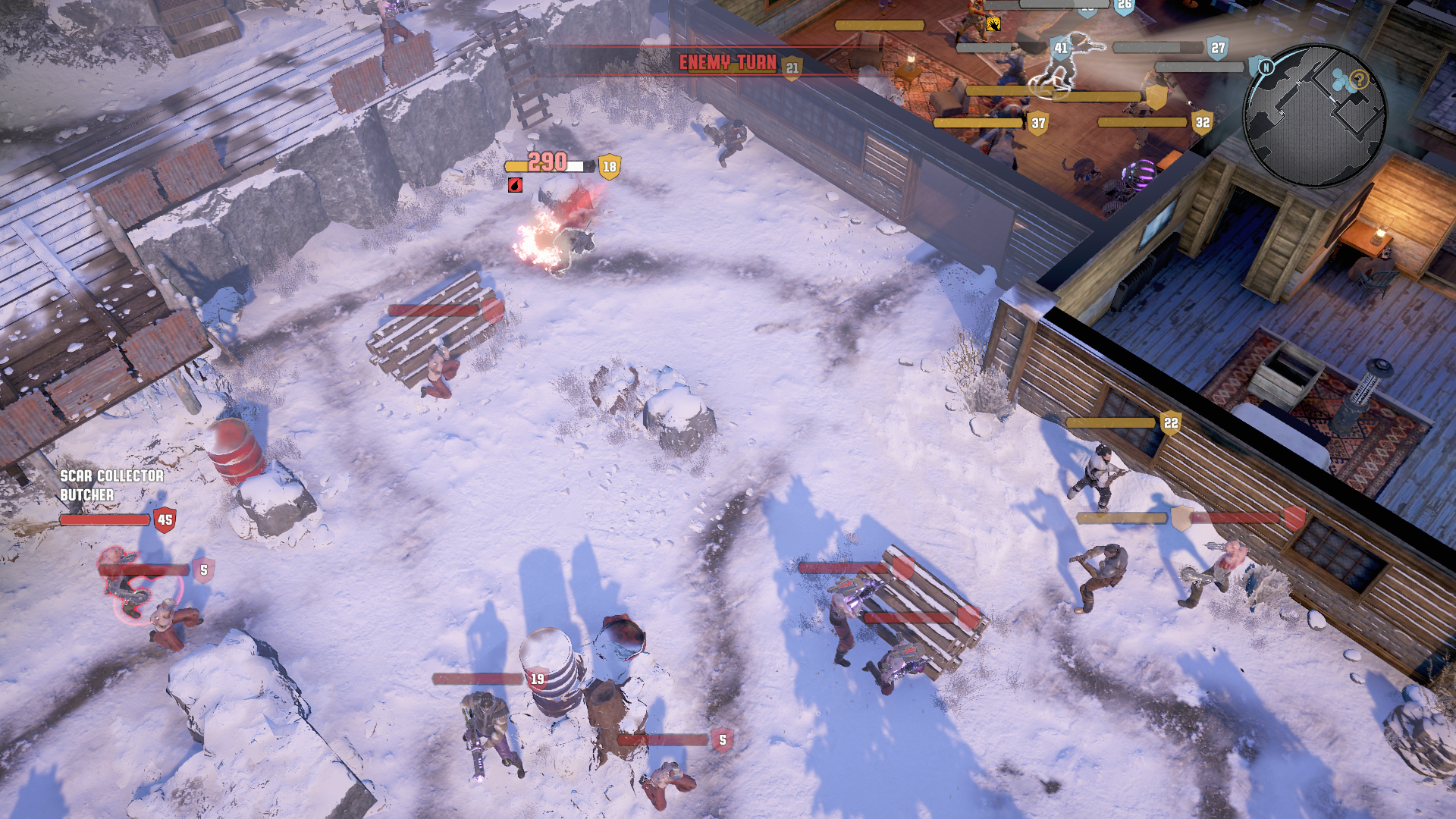Select the question mark marker on minimap
This screenshot has width=1456, height=819.
1359,79
